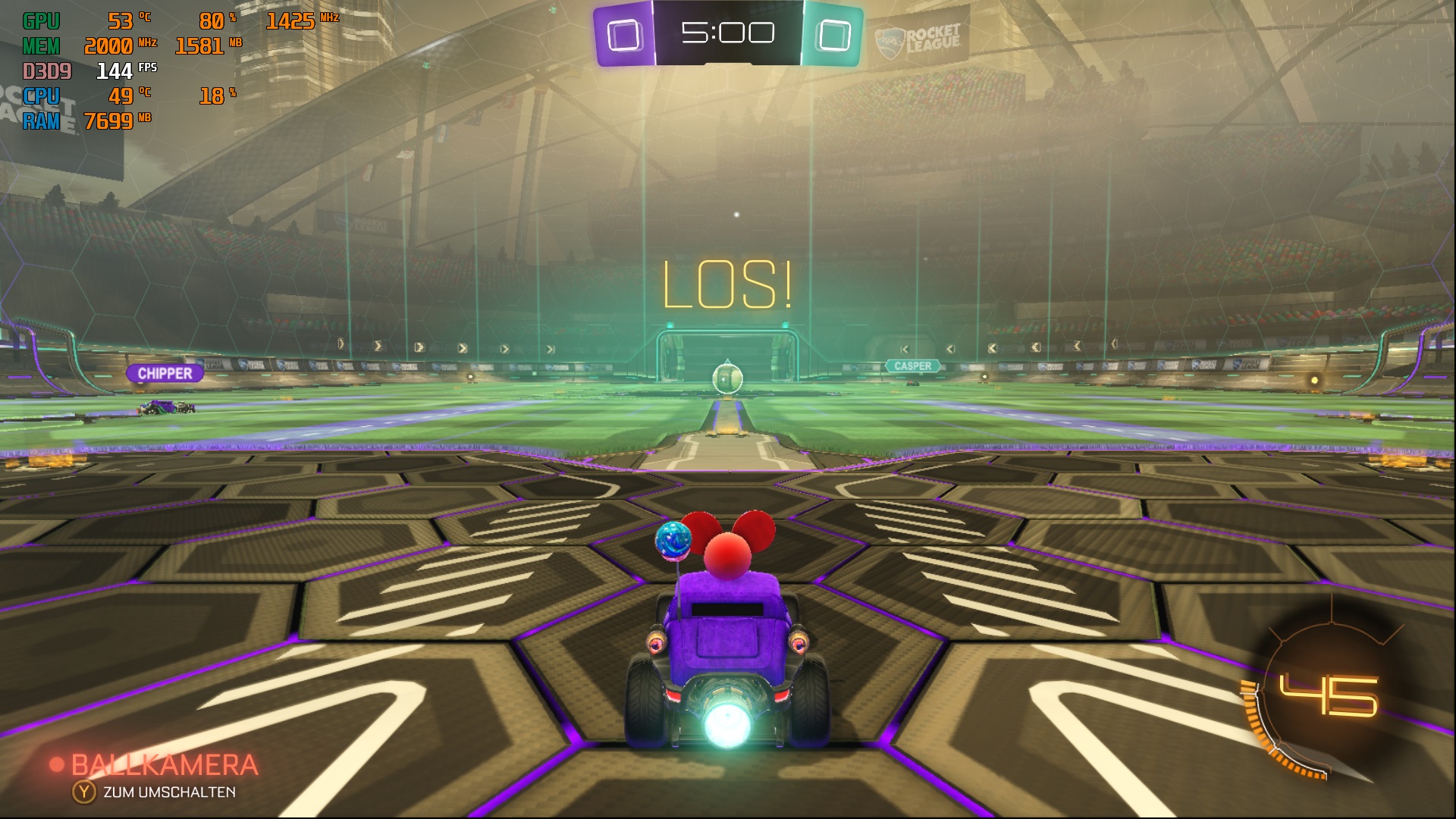Click the D3D9 FPS readout
This screenshot has height=819, width=1456.
pos(114,71)
